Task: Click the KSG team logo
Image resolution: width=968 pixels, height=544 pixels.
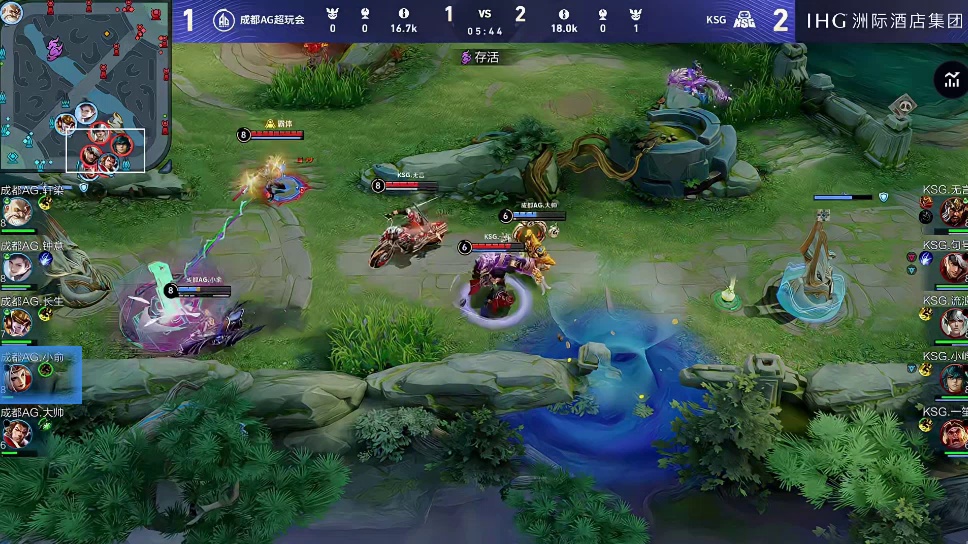Action: click(745, 20)
